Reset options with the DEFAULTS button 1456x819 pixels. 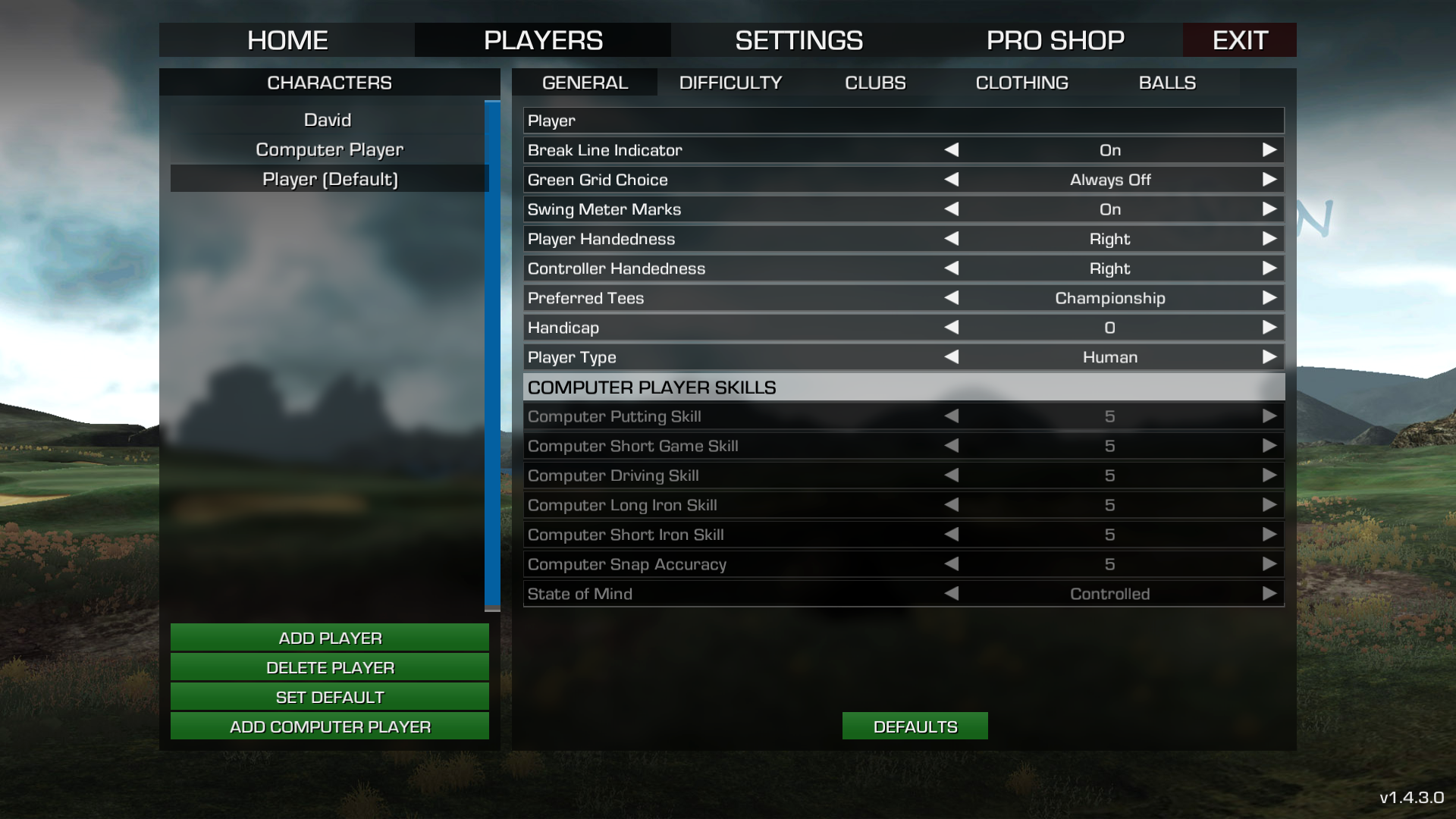pyautogui.click(x=915, y=726)
